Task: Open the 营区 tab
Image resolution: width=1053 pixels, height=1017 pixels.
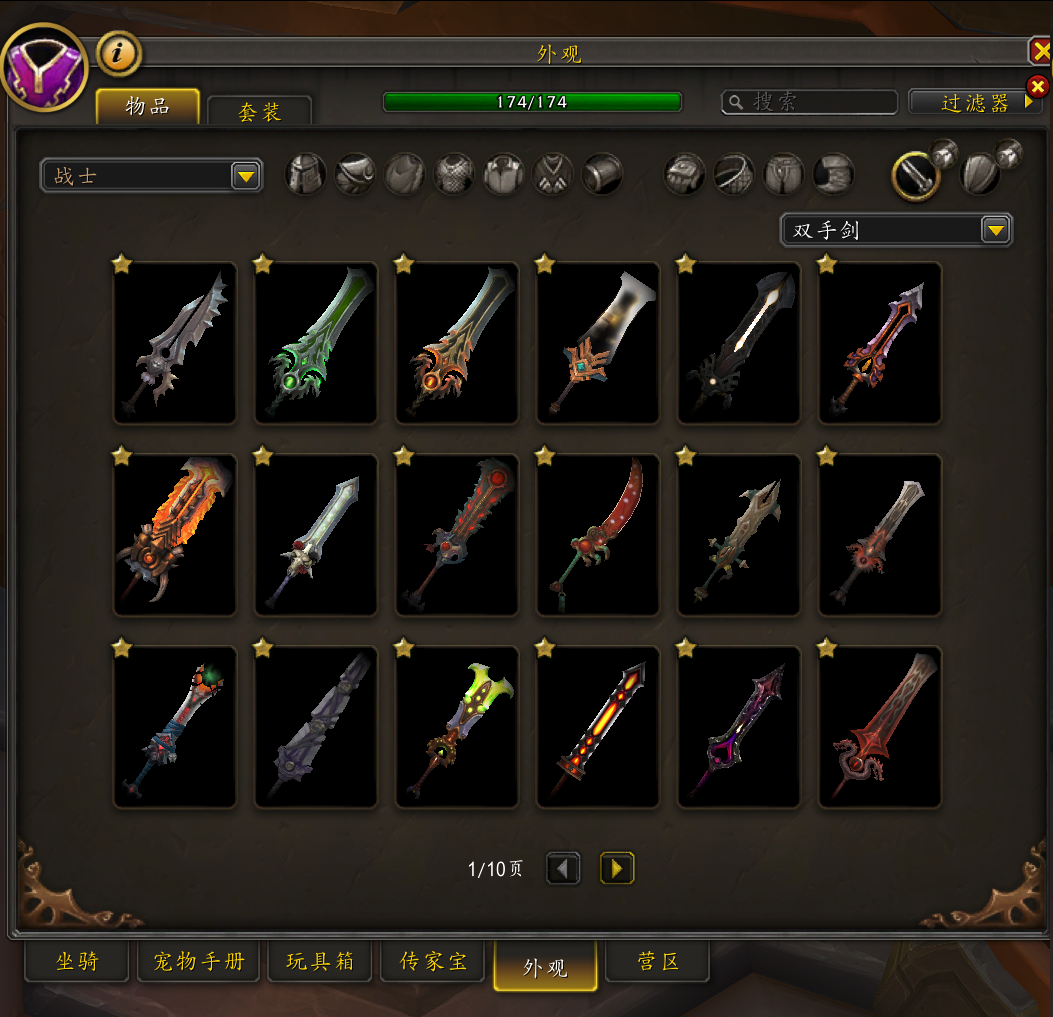Action: click(658, 962)
